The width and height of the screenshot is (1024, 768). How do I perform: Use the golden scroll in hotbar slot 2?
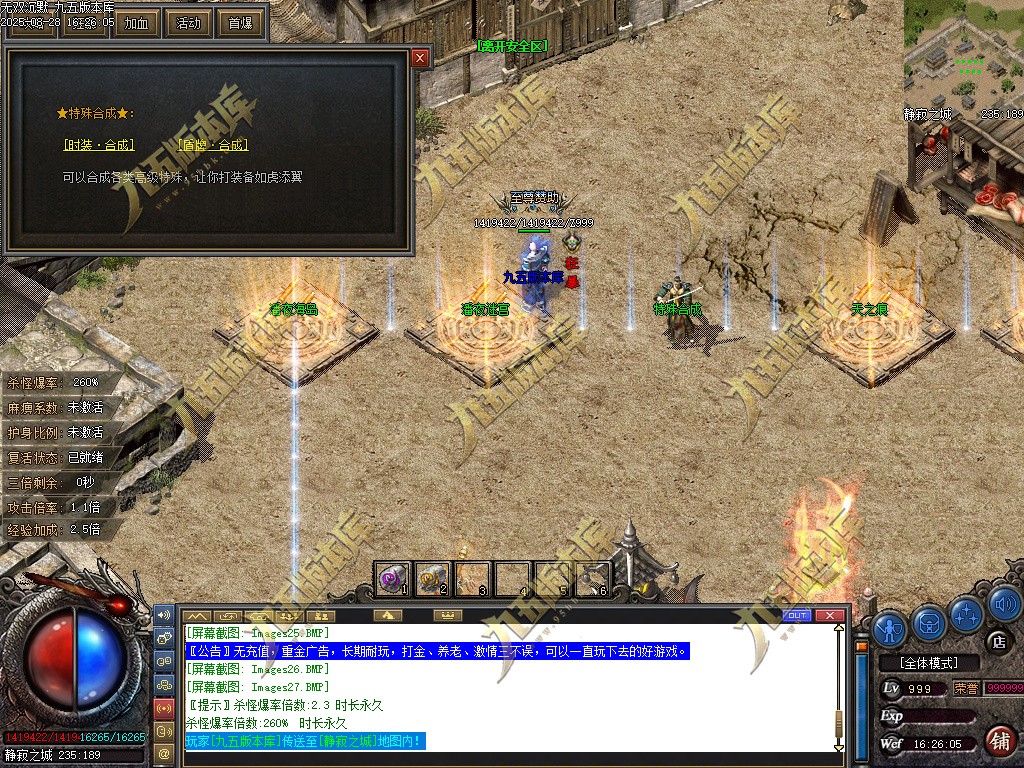click(x=433, y=577)
